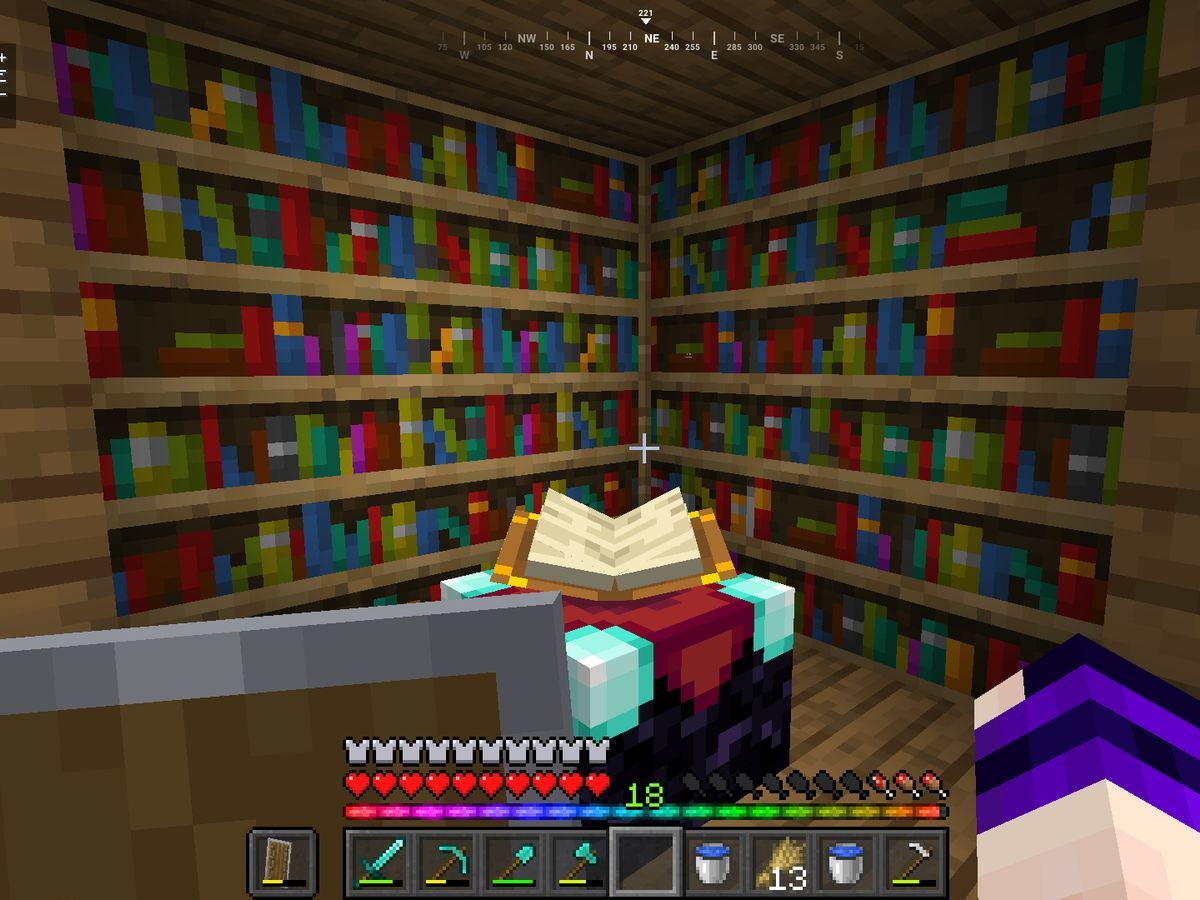Choose the diamond pickaxe in the hotbar
Viewport: 1200px width, 900px height.
tap(445, 861)
